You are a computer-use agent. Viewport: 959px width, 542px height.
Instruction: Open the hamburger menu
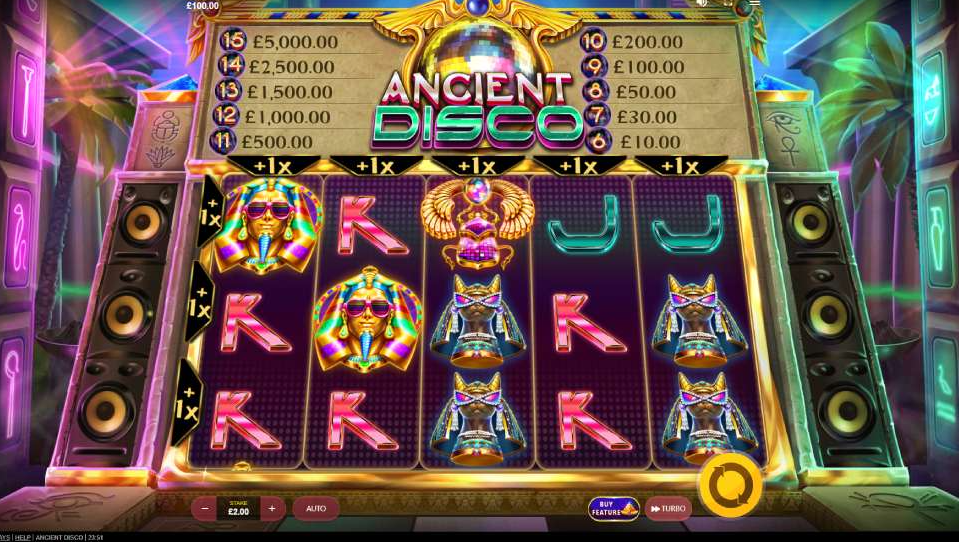755,3
